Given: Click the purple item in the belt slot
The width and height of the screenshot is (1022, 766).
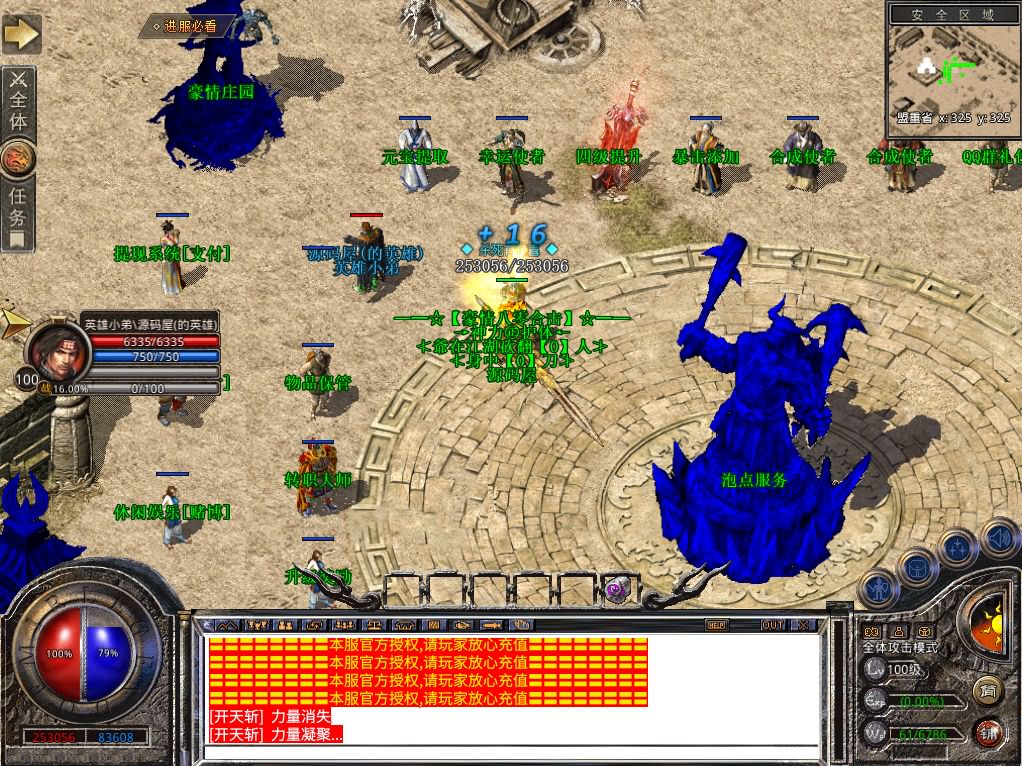Looking at the screenshot, I should pyautogui.click(x=618, y=591).
